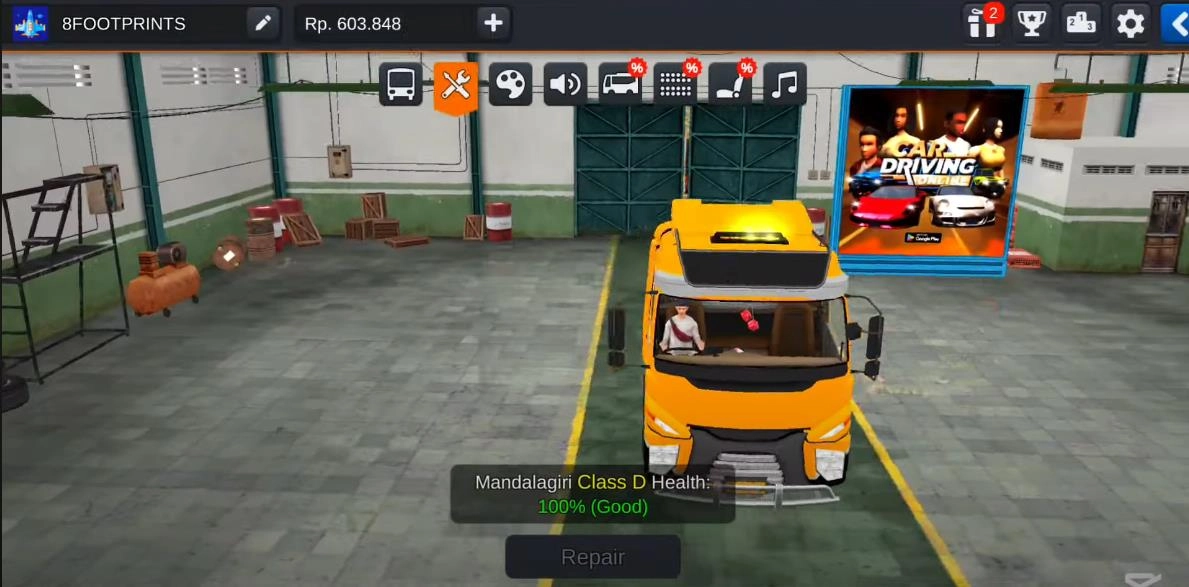Select the wrench repair tab
1189x587 pixels.
(455, 85)
